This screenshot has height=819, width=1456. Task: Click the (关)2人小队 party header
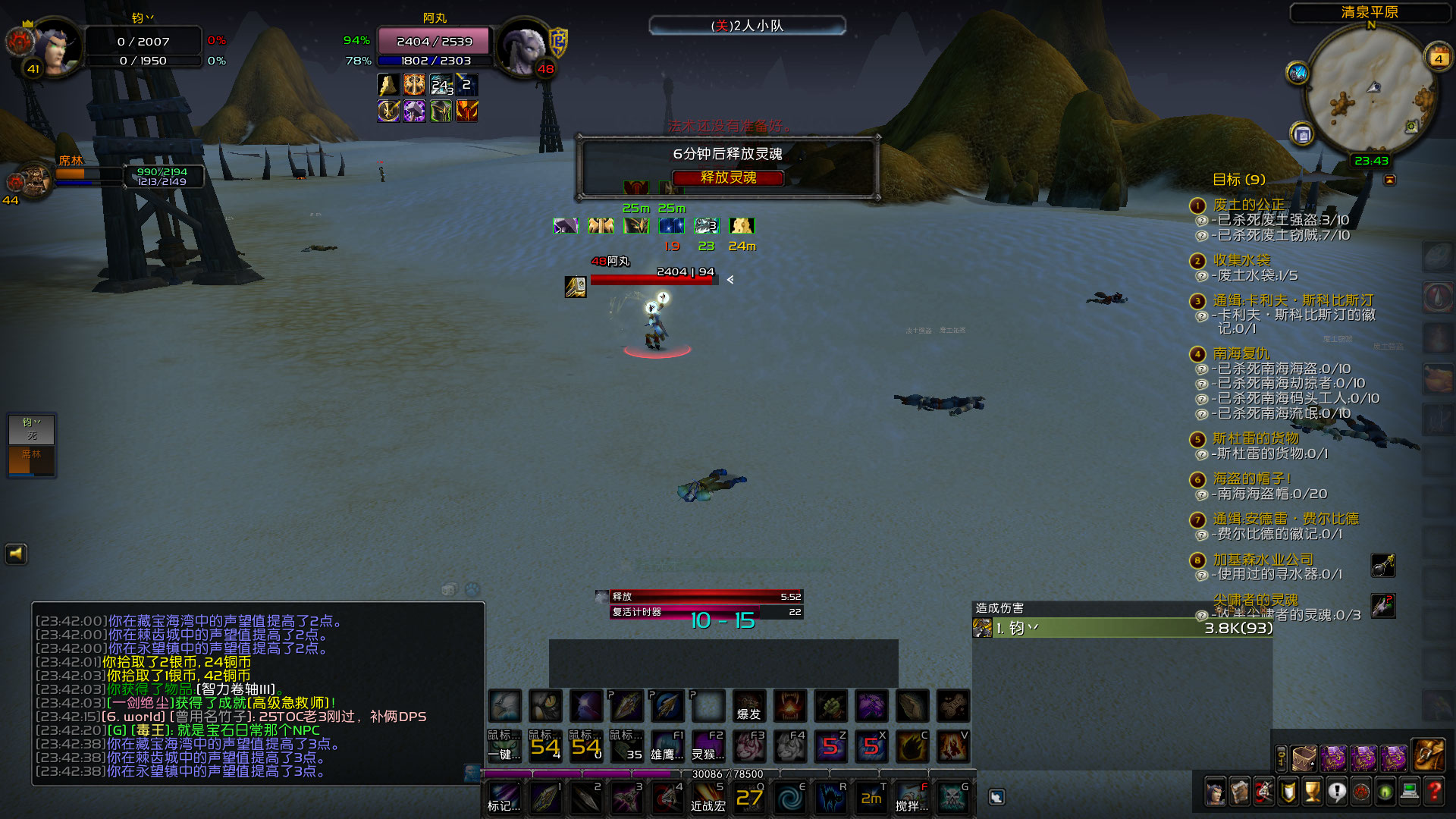(x=748, y=25)
